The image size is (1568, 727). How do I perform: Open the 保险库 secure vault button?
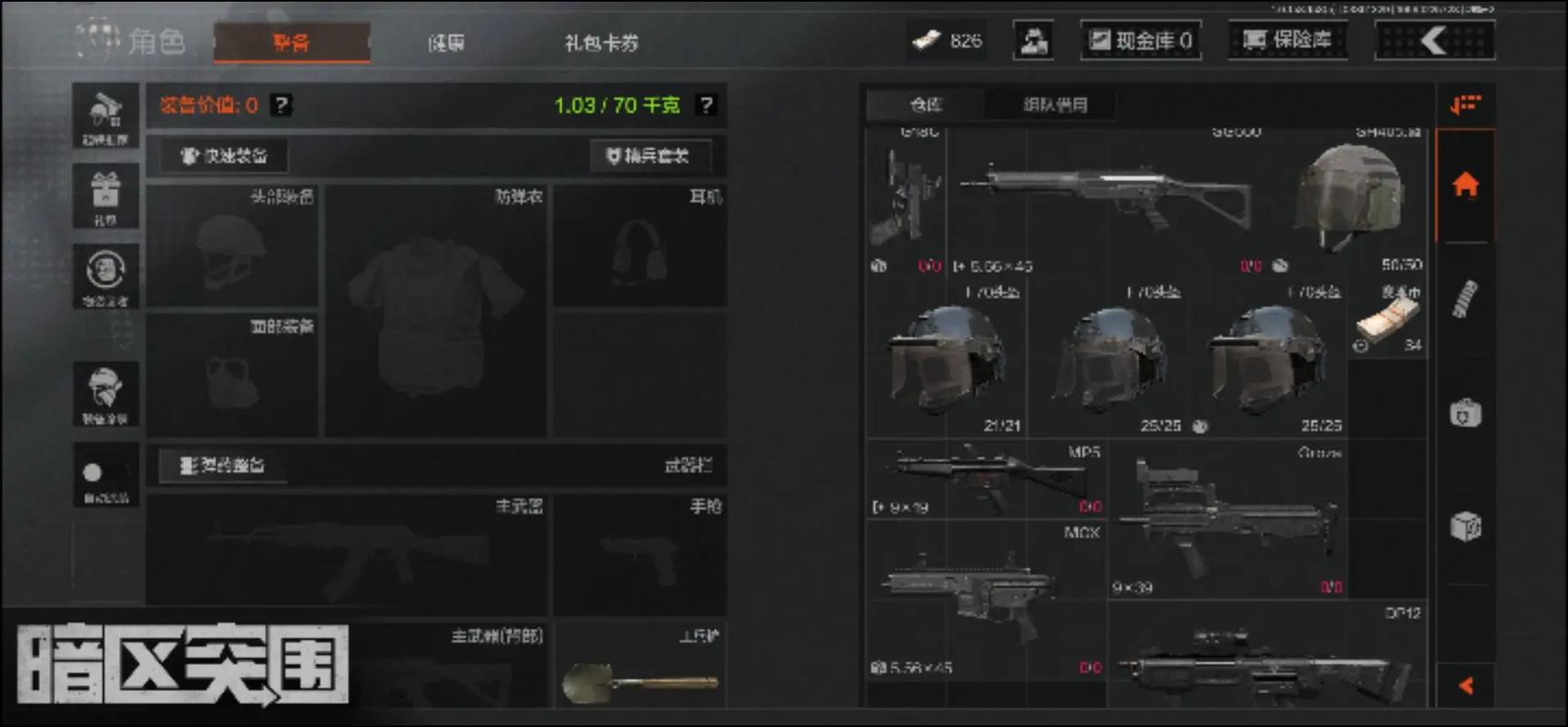(x=1289, y=40)
